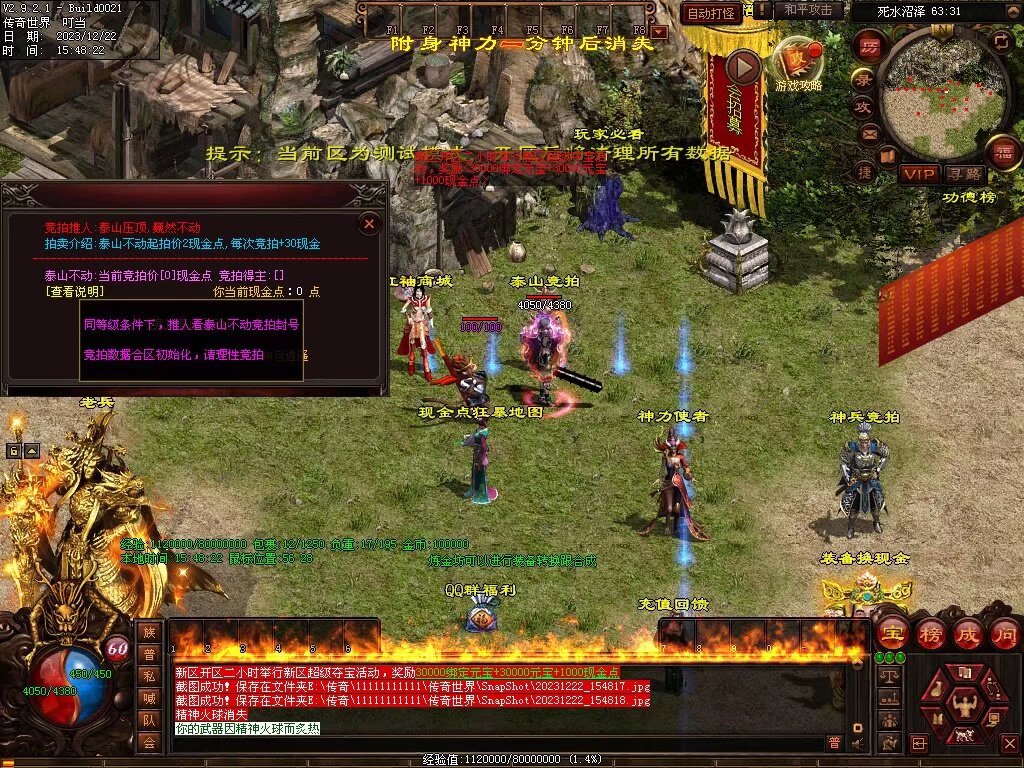Screen dimensions: 1024x768
Task: Switch the 和平攻击 attack mode
Action: pyautogui.click(x=808, y=10)
